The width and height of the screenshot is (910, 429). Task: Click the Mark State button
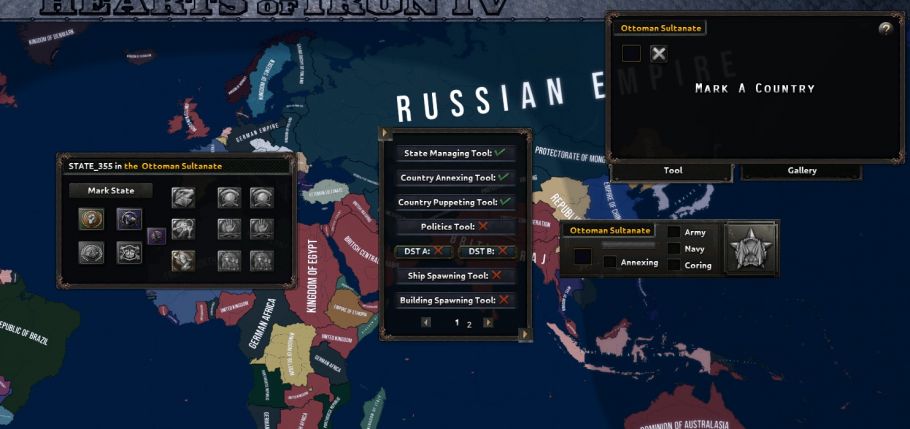click(x=110, y=190)
